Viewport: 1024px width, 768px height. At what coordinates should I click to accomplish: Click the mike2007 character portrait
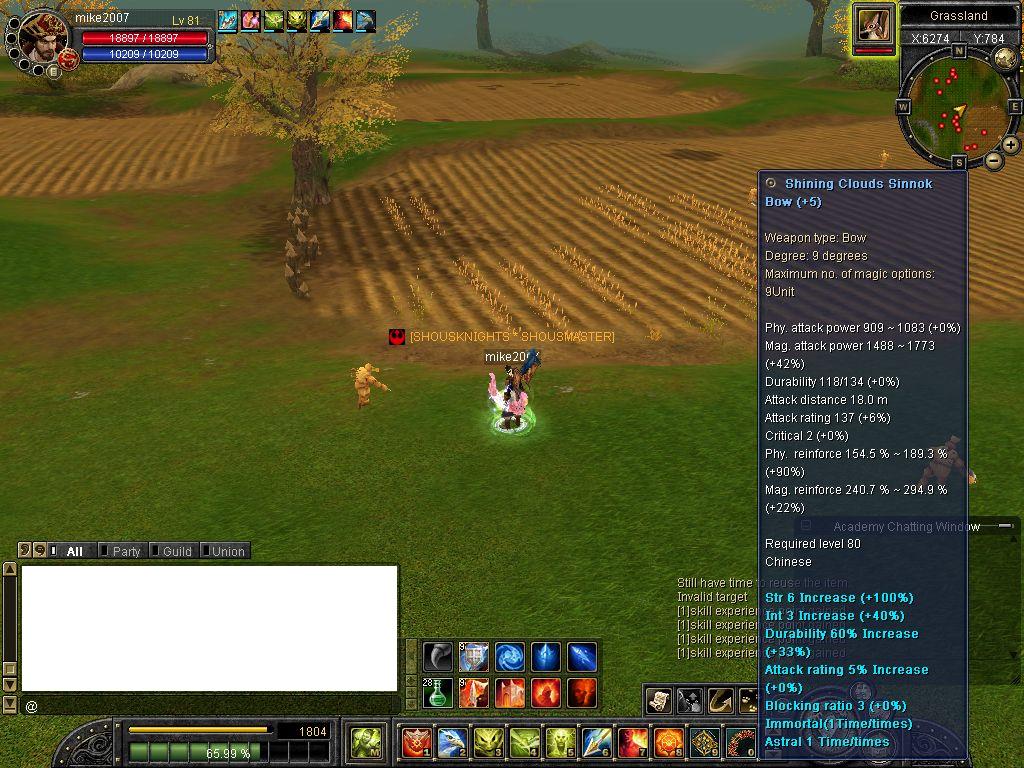(43, 38)
